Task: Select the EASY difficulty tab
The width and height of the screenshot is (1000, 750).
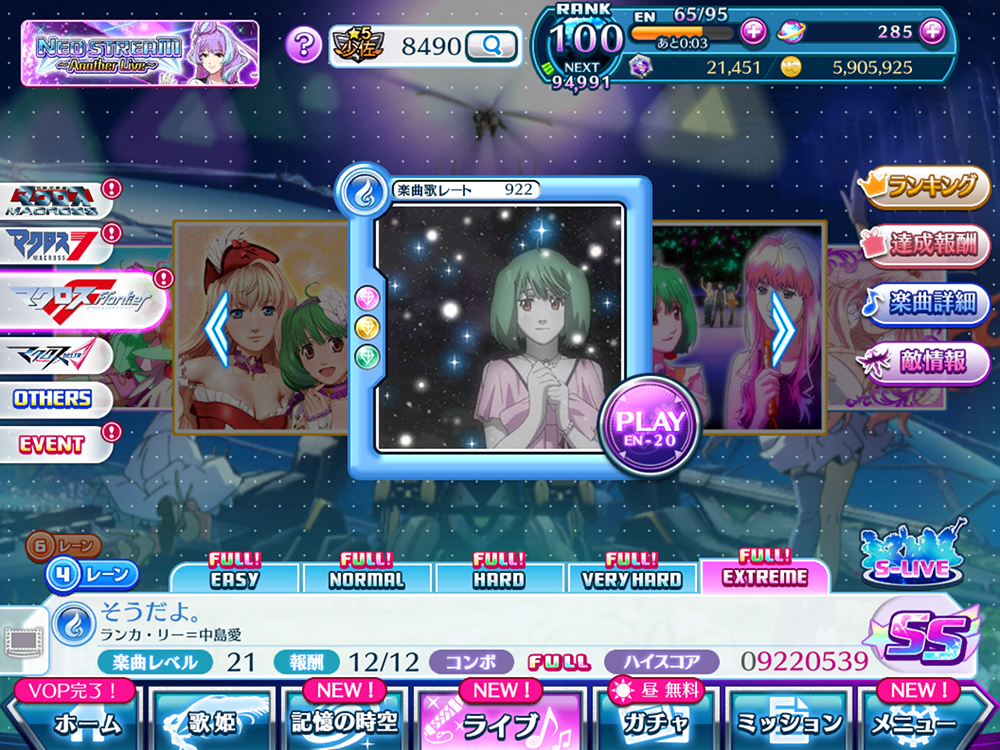Action: click(x=235, y=578)
